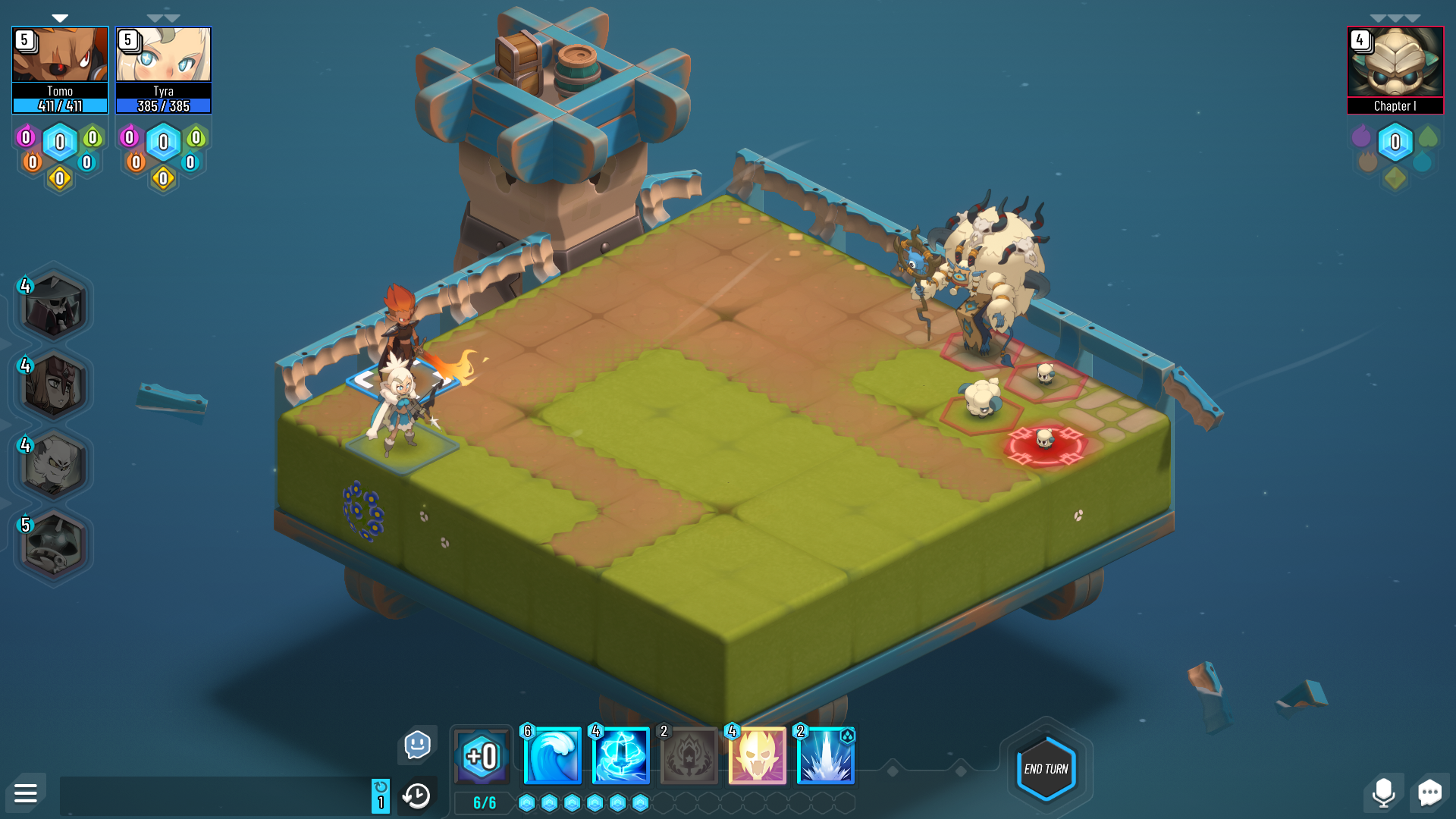1456x819 pixels.
Task: Open the hamburger menu in bottom-left
Action: point(26,793)
